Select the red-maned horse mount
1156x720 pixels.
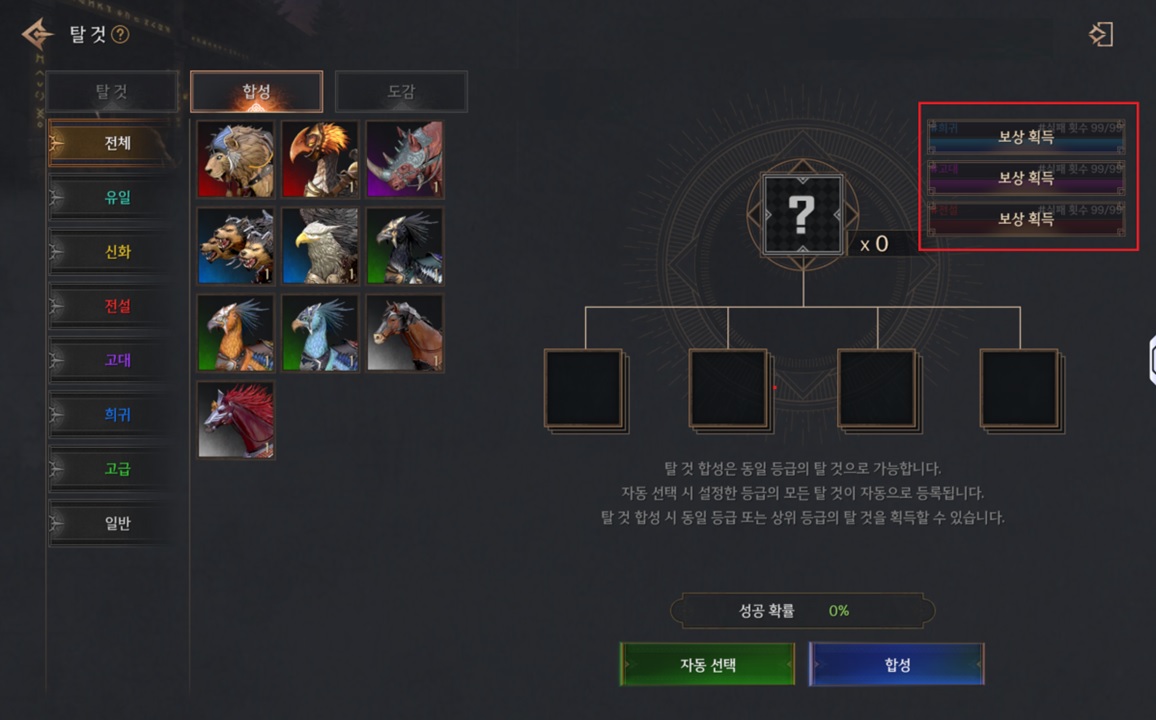coord(236,419)
